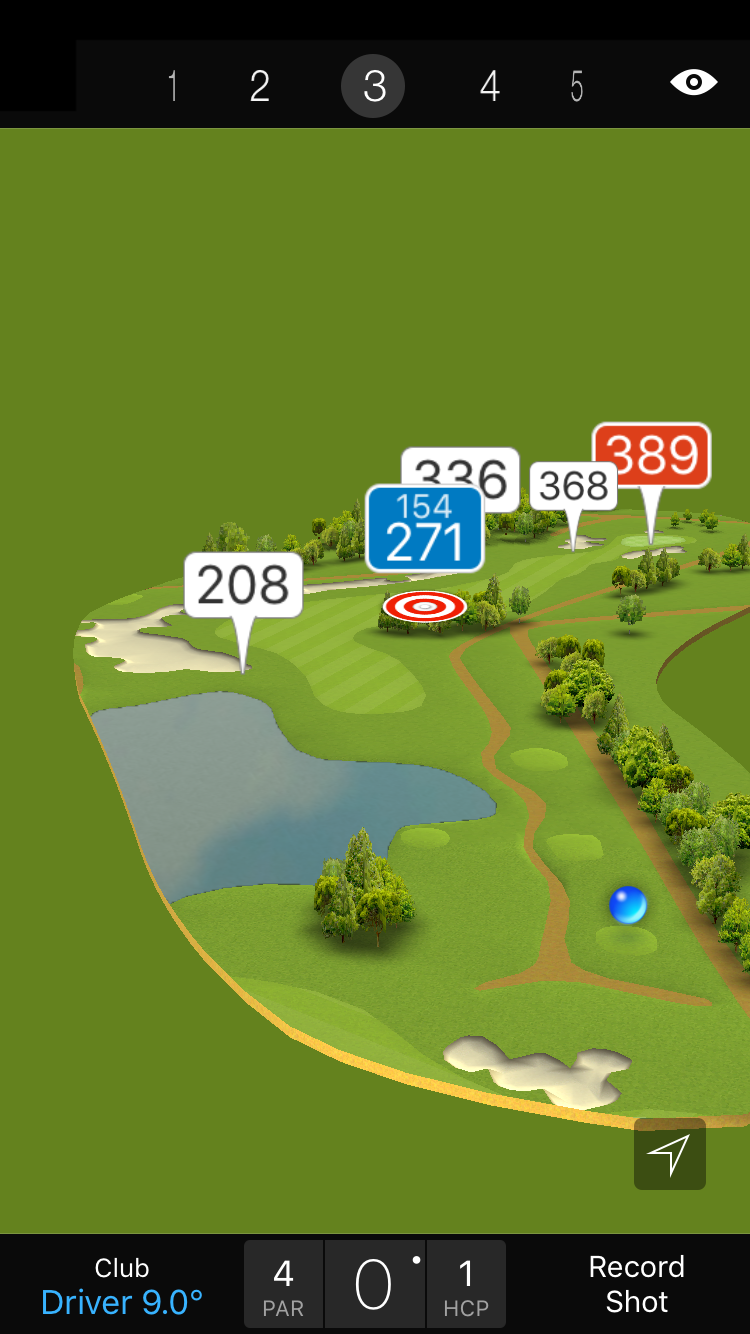Choose hole 4 tab
Viewport: 750px width, 1334px height.
(x=489, y=86)
